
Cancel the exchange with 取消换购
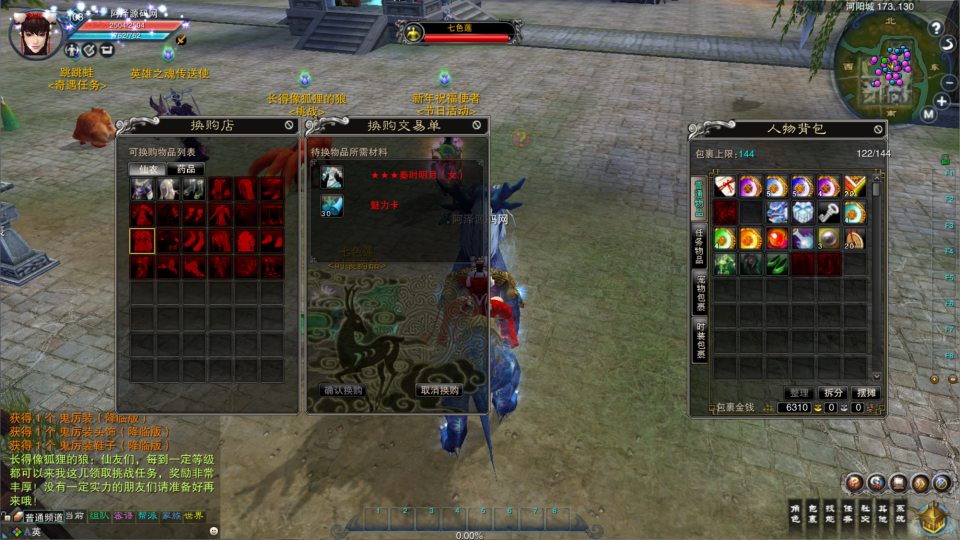point(440,390)
